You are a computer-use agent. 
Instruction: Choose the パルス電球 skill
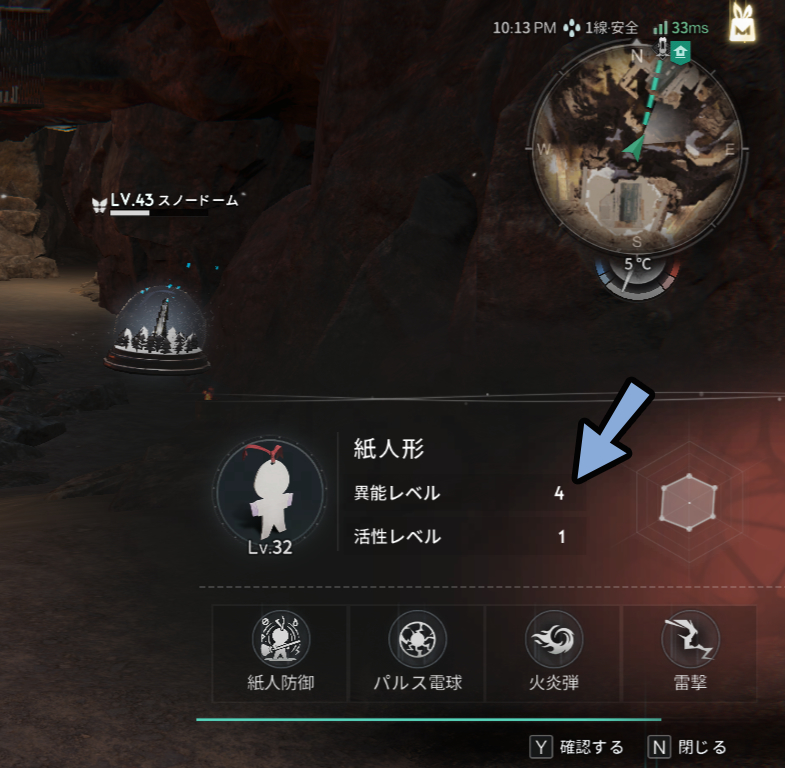click(416, 652)
